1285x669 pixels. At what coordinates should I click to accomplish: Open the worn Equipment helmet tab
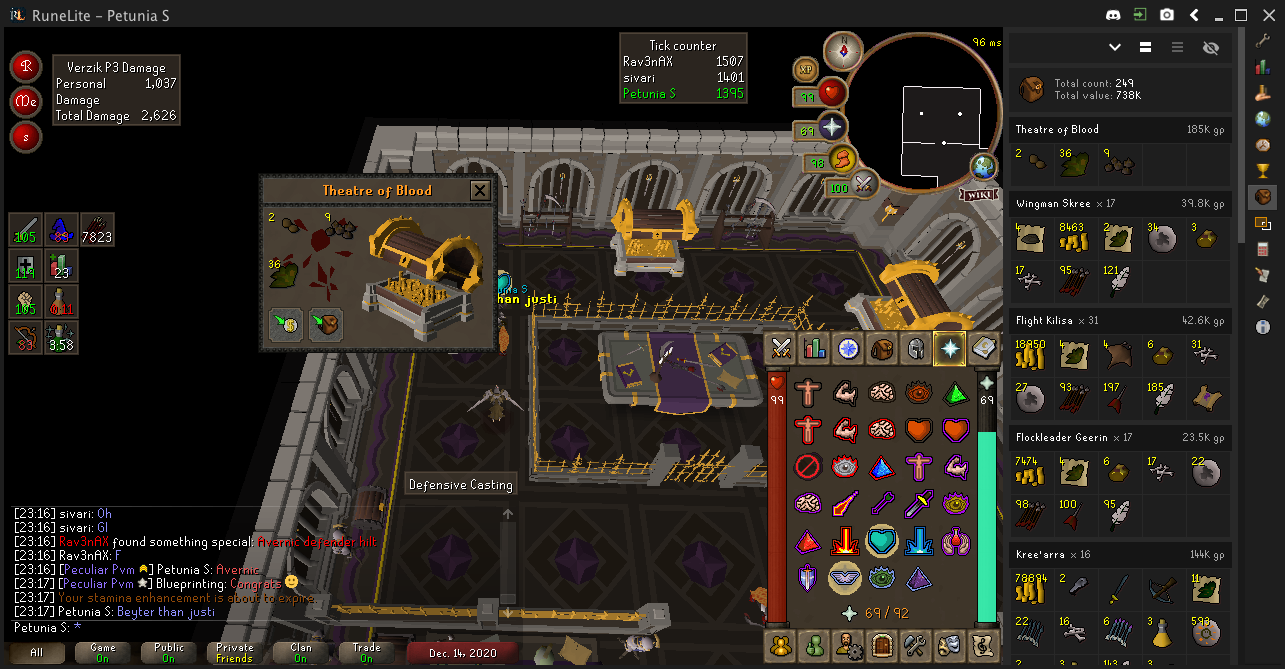click(915, 349)
